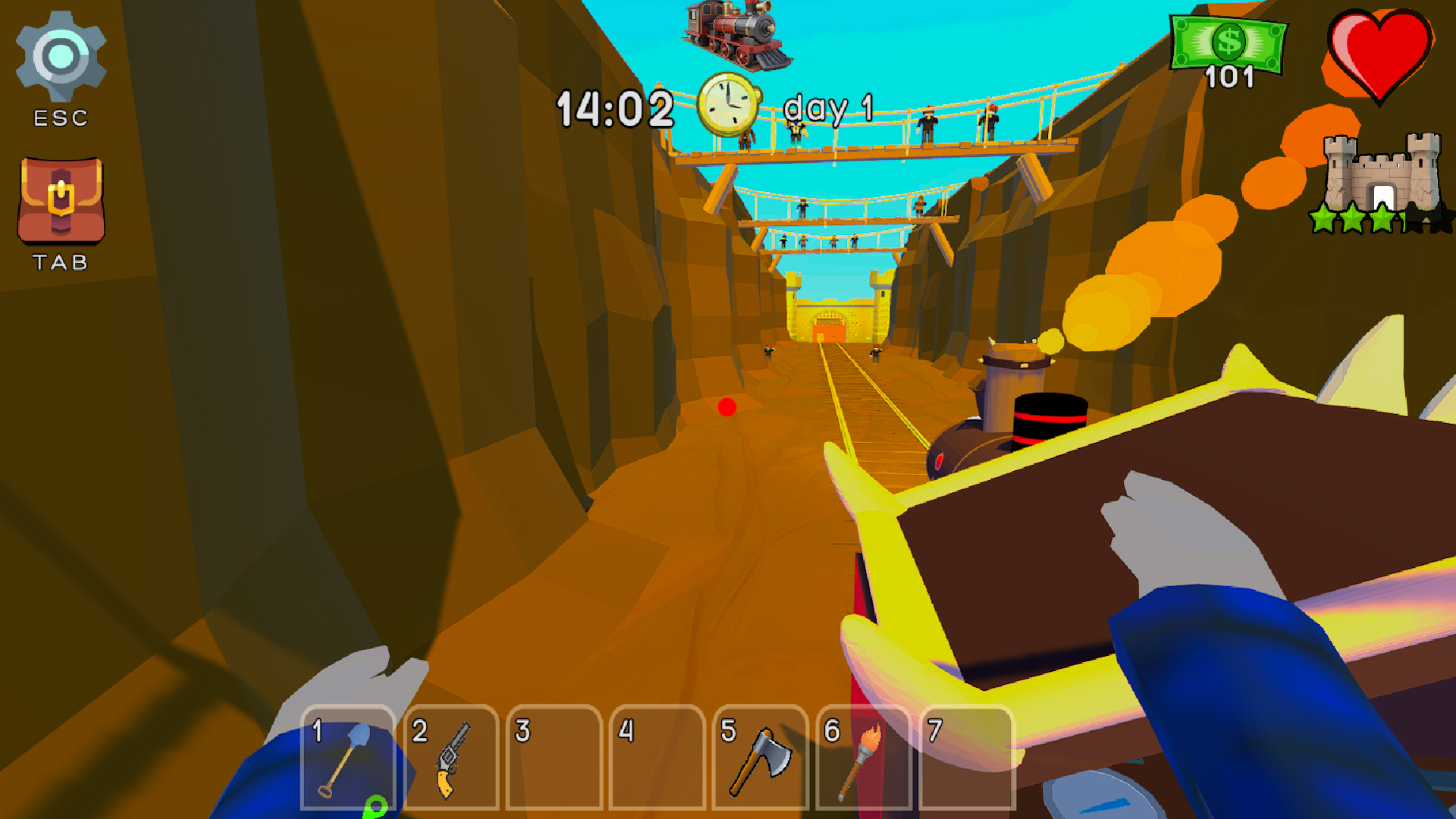Screen dimensions: 1456x819
Task: Select the axe in hotbar slot 5
Action: coord(758,758)
